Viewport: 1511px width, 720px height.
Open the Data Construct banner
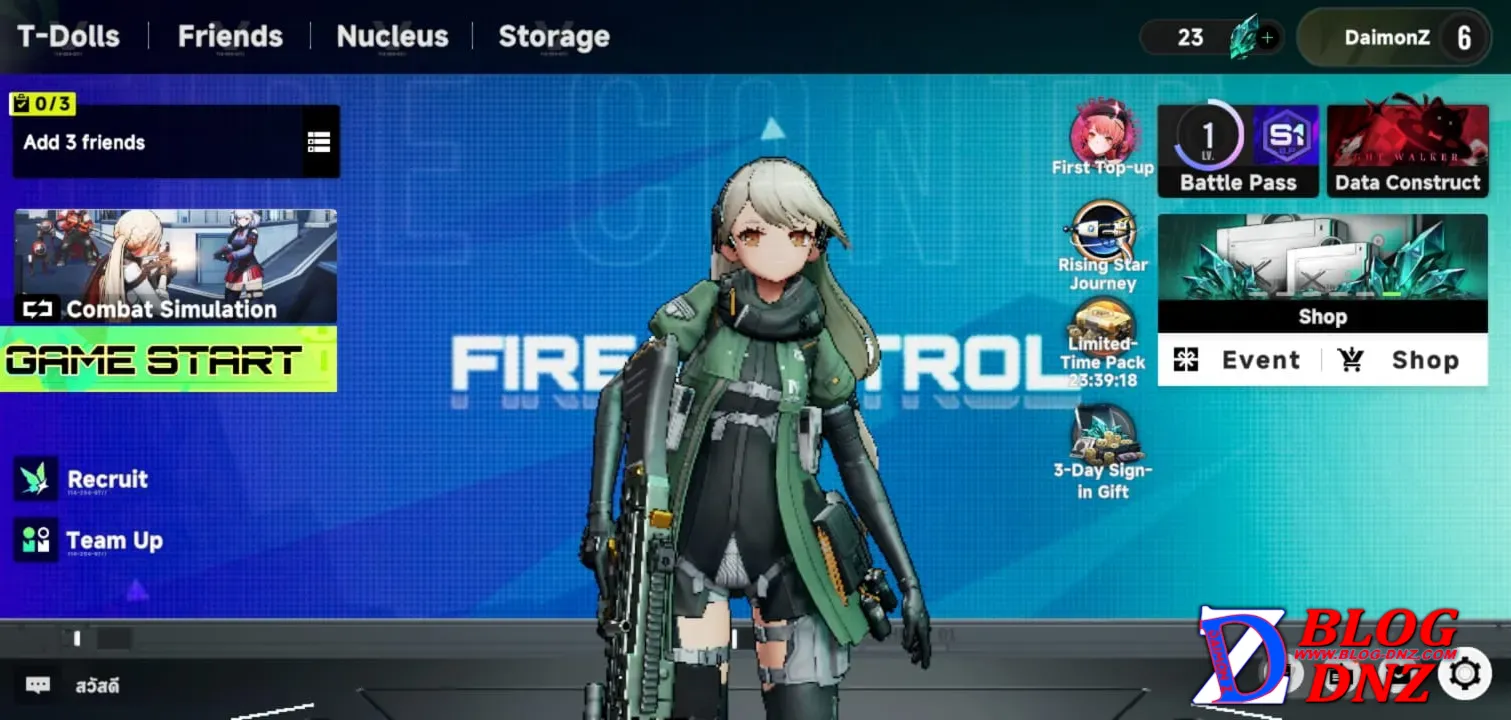pyautogui.click(x=1407, y=150)
